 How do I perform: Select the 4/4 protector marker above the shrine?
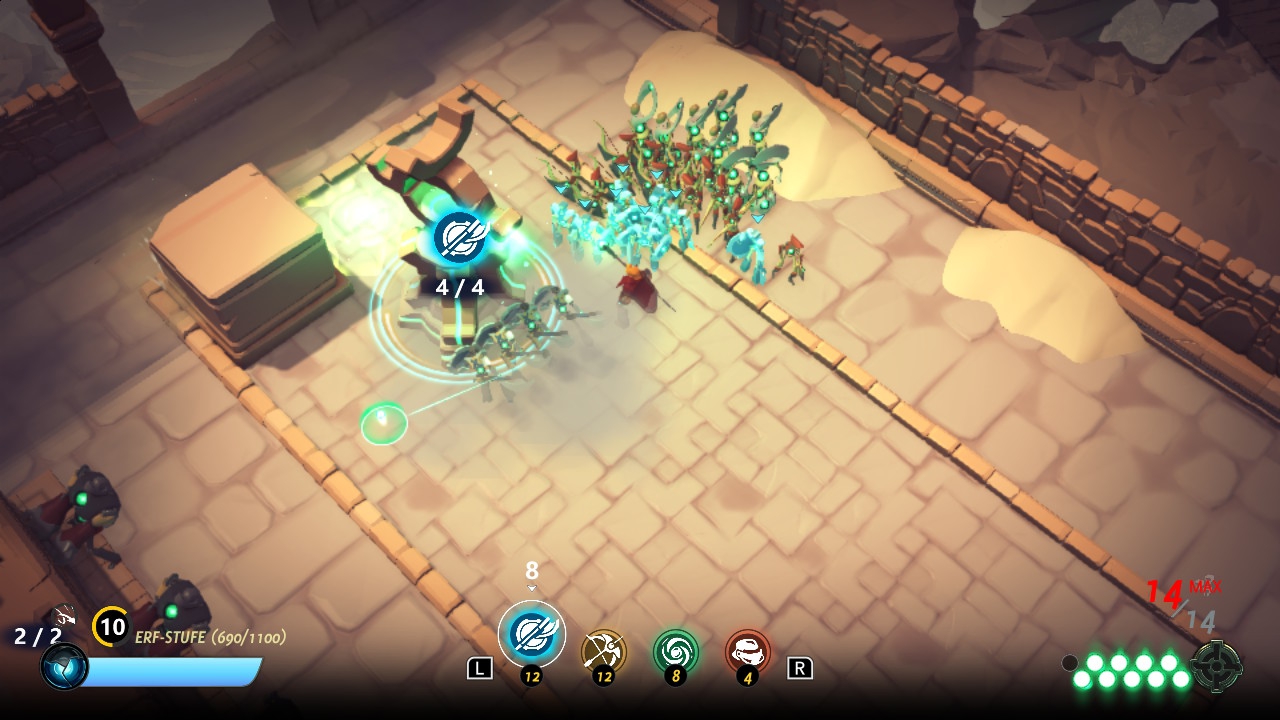459,238
